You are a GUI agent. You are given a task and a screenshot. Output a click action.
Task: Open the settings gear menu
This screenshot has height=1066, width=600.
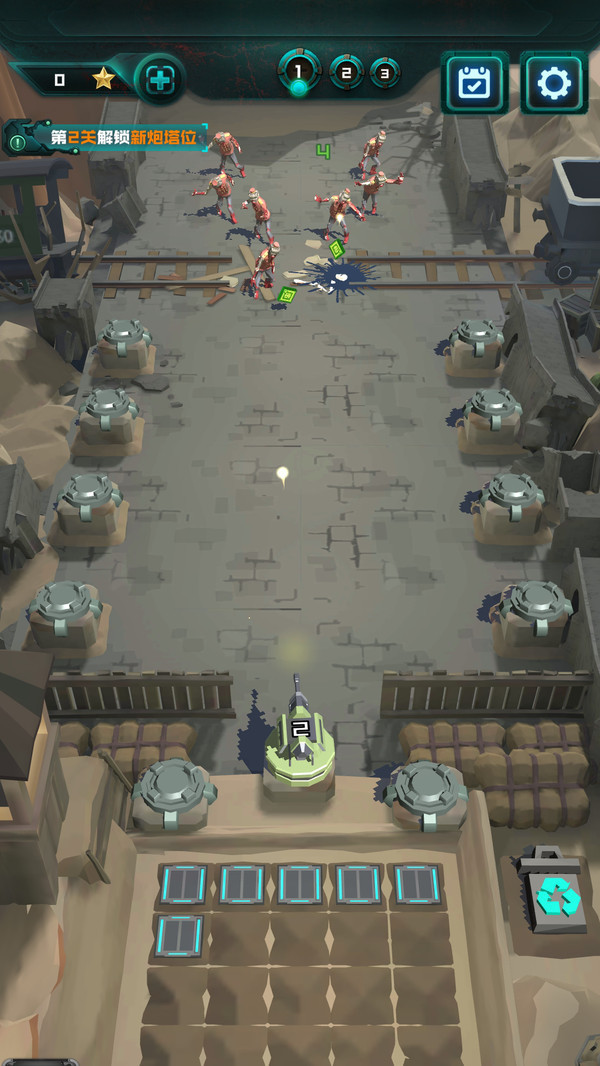(553, 82)
